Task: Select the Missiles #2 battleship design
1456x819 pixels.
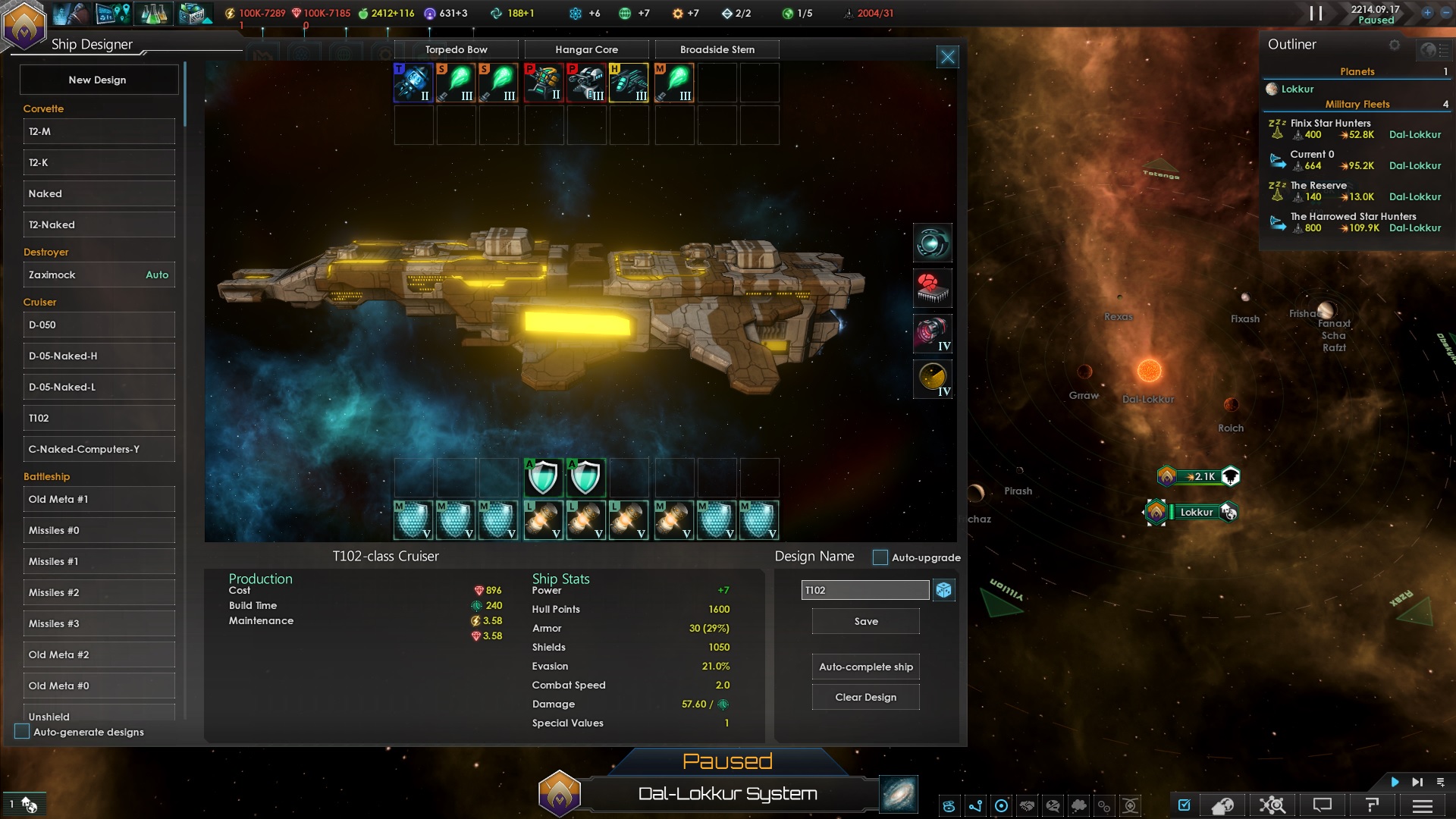Action: 99,592
